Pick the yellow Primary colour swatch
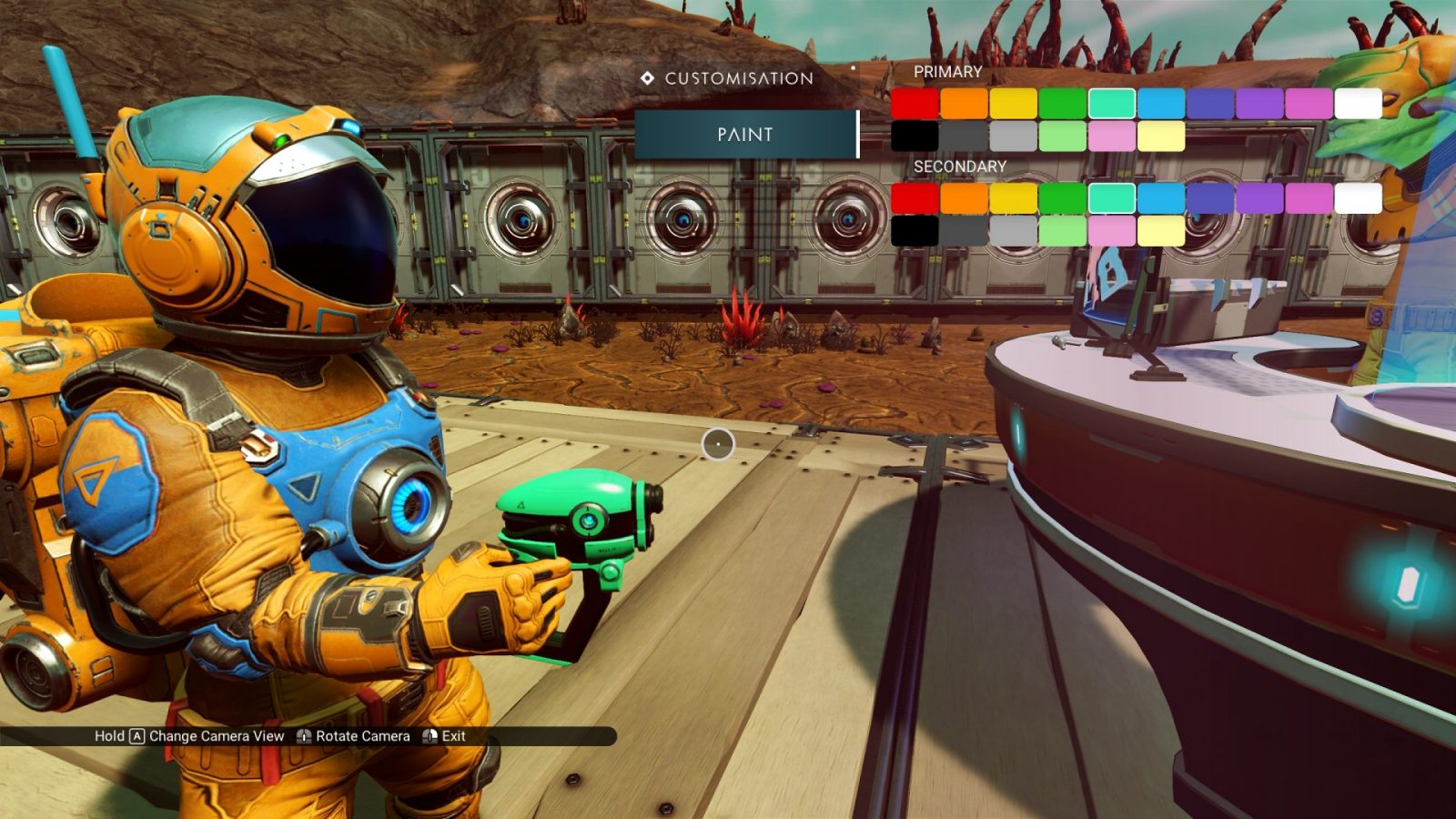1456x819 pixels. [1013, 104]
